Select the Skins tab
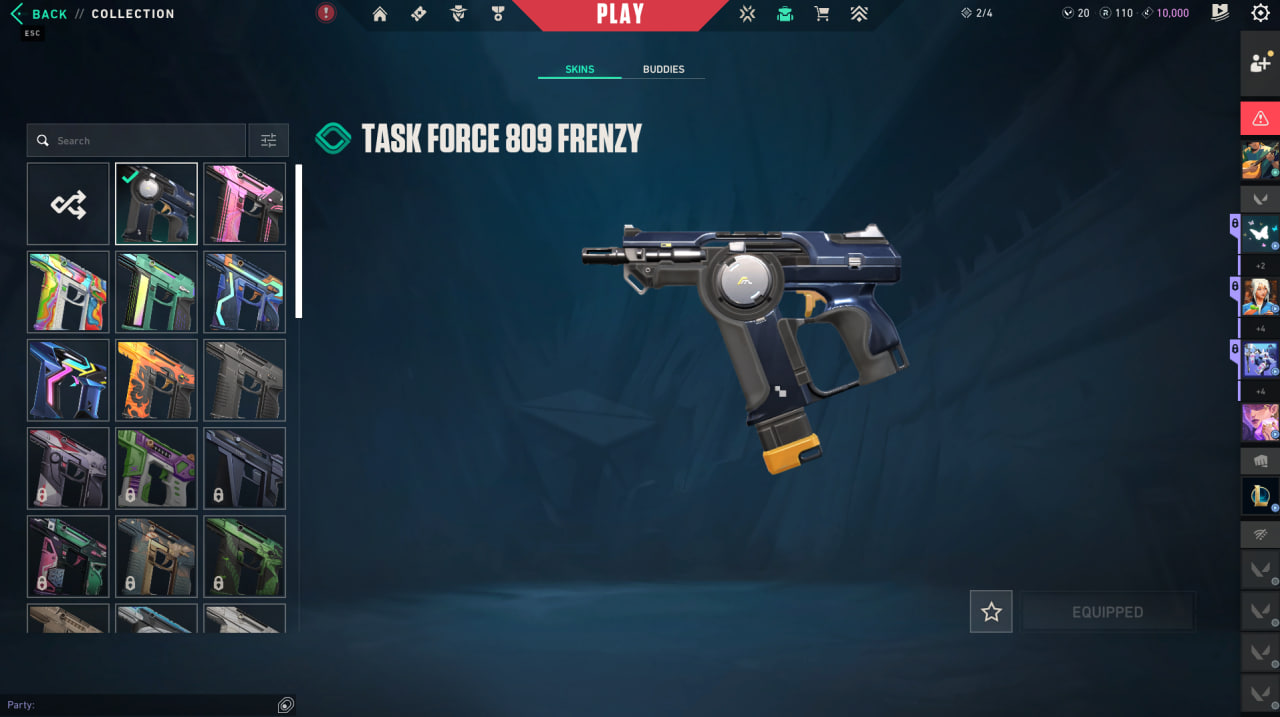 (579, 70)
